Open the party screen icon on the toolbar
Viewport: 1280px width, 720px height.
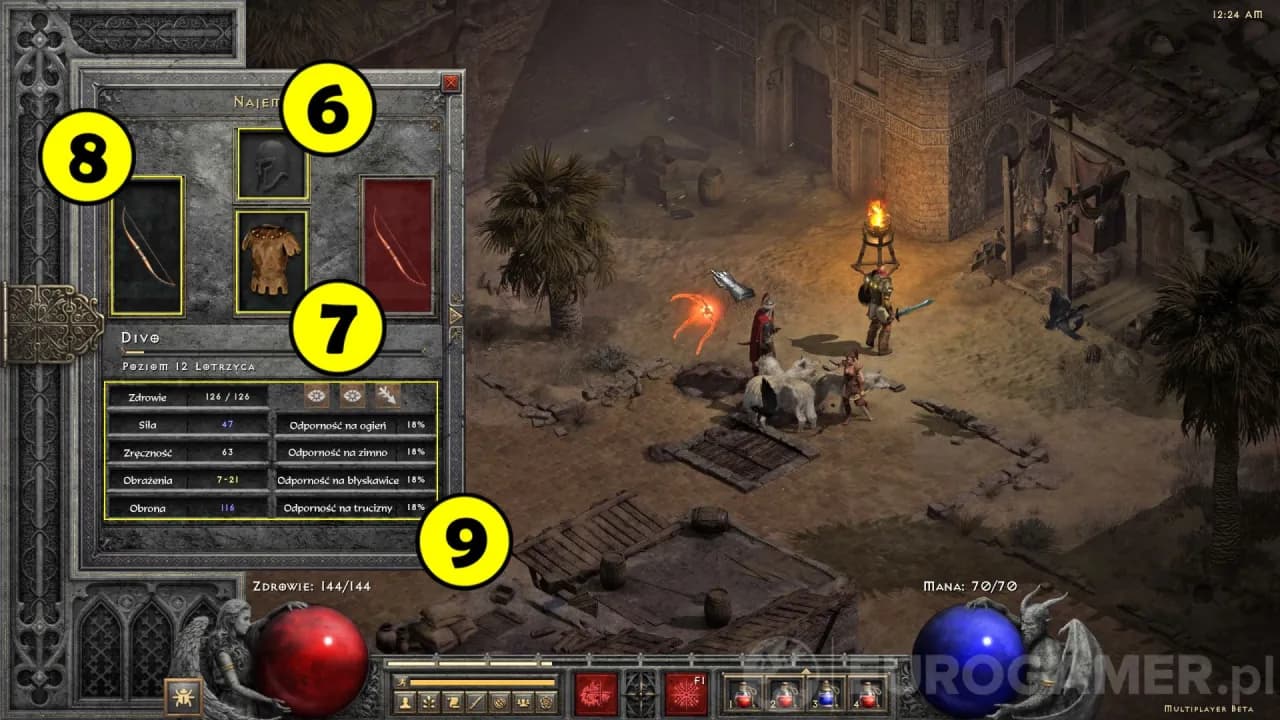pos(523,700)
